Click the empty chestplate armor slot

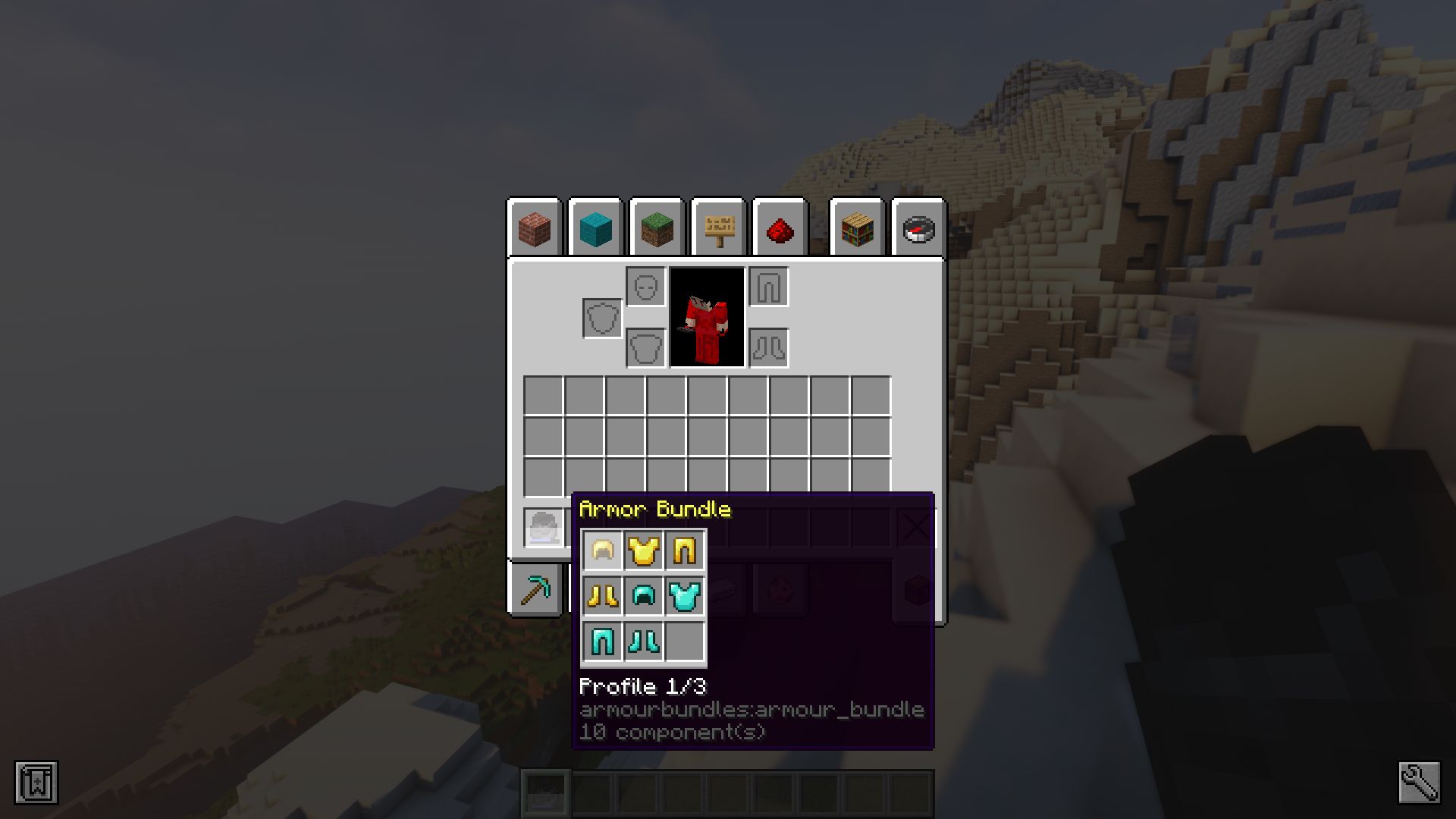pos(646,349)
